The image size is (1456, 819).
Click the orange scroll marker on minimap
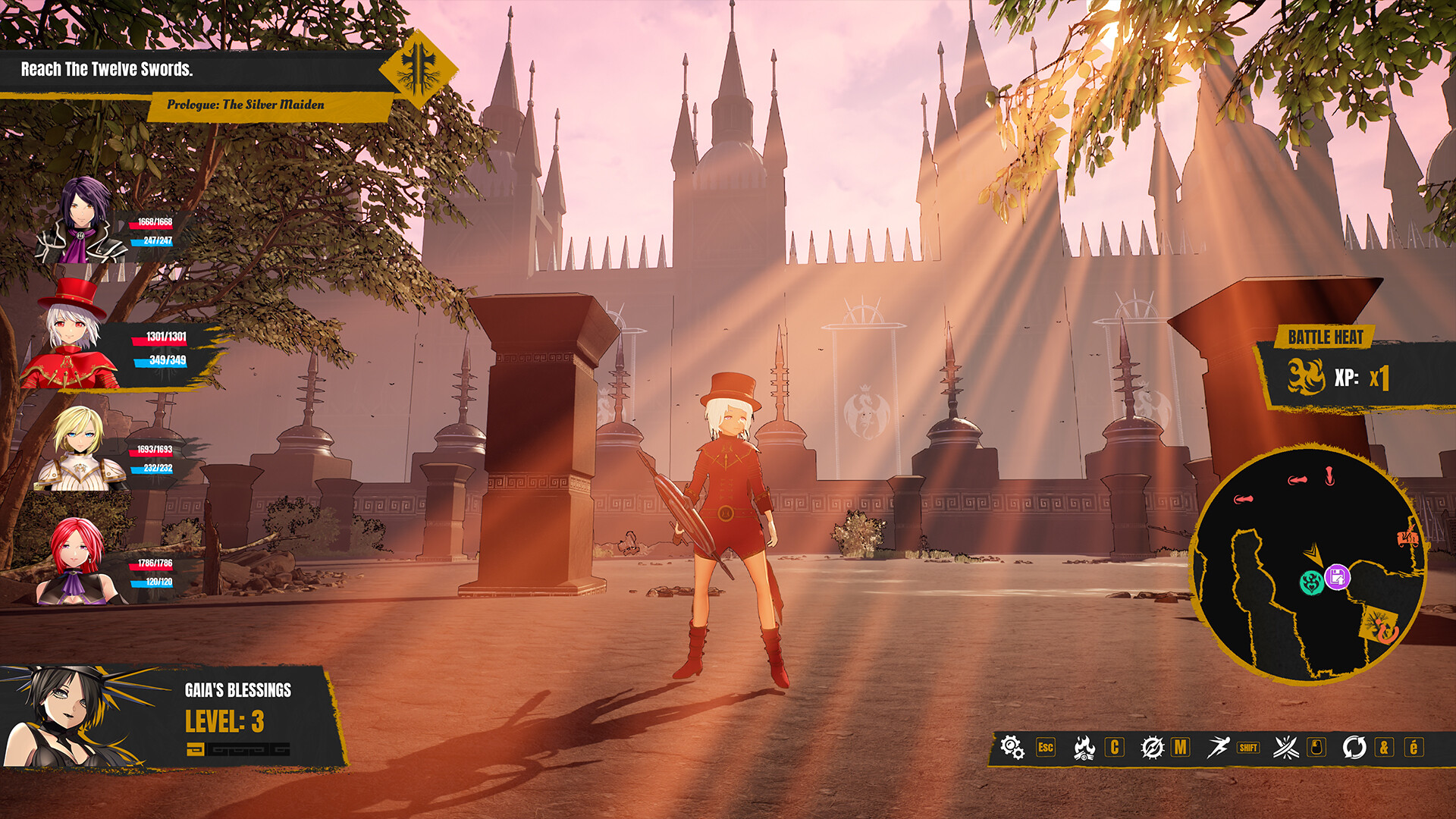click(x=1407, y=538)
